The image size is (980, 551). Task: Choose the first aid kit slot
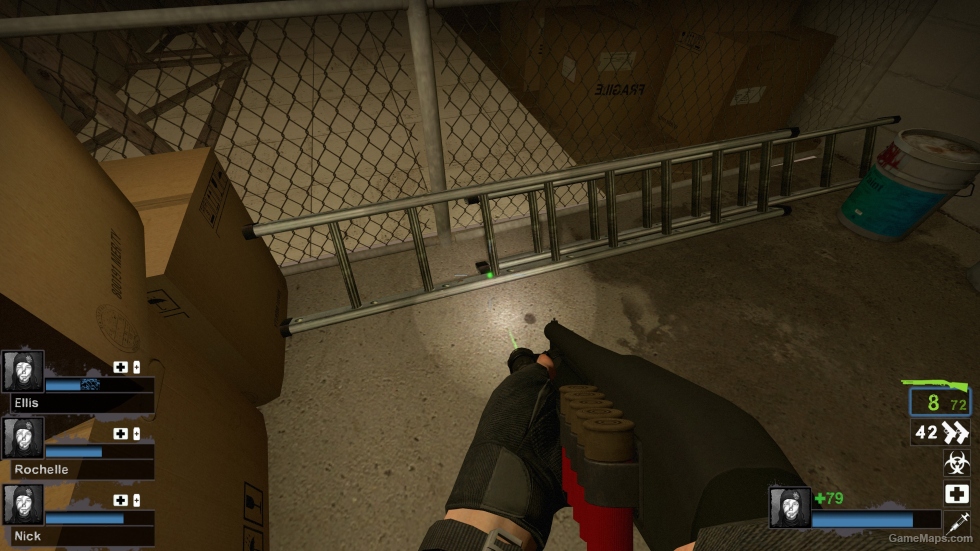[956, 494]
